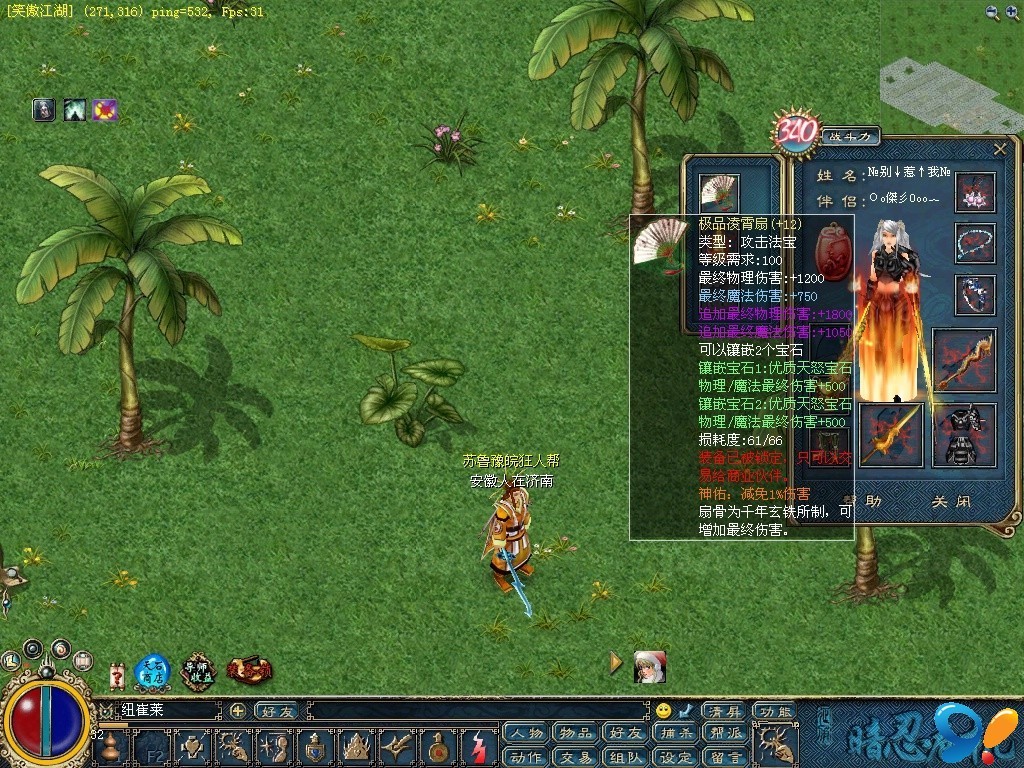1024x768 pixels.
Task: Open the 设定 settings menu
Action: pos(677,757)
